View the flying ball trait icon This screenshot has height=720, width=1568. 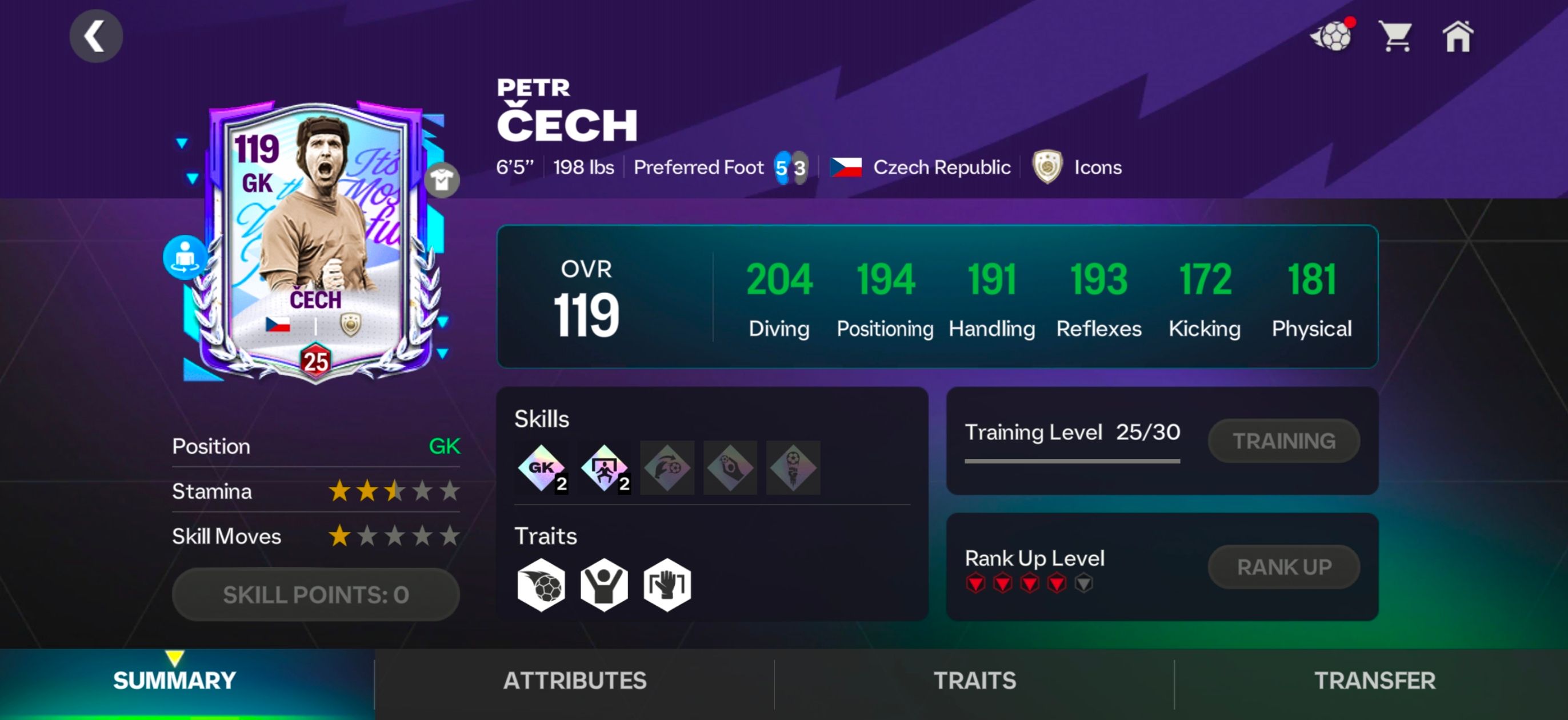click(541, 585)
